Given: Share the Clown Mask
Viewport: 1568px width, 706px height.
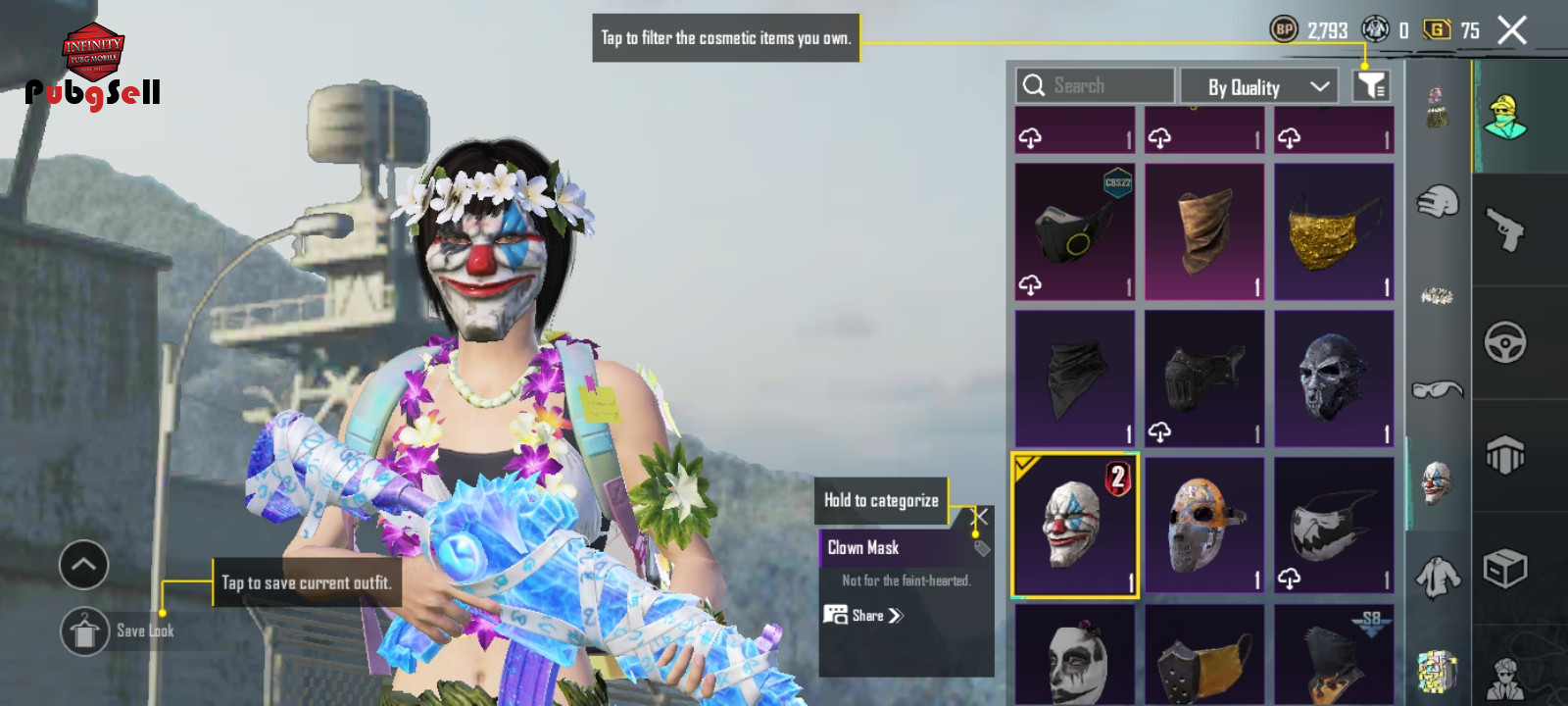Looking at the screenshot, I should (863, 616).
